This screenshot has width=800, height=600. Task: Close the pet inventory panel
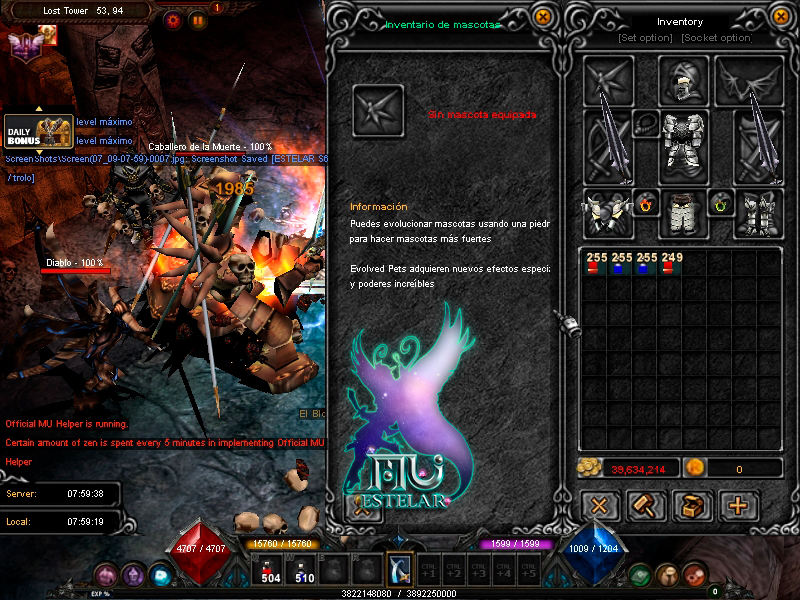[x=542, y=17]
